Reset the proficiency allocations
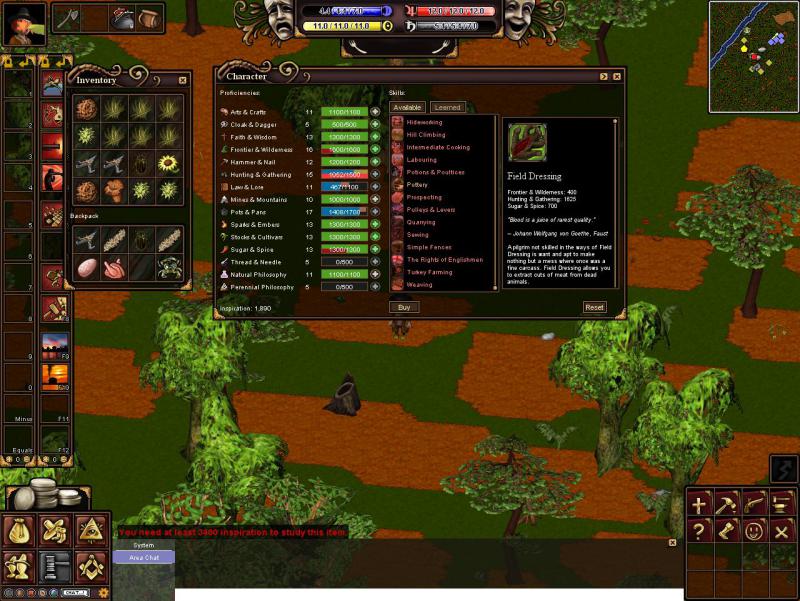 click(x=594, y=307)
